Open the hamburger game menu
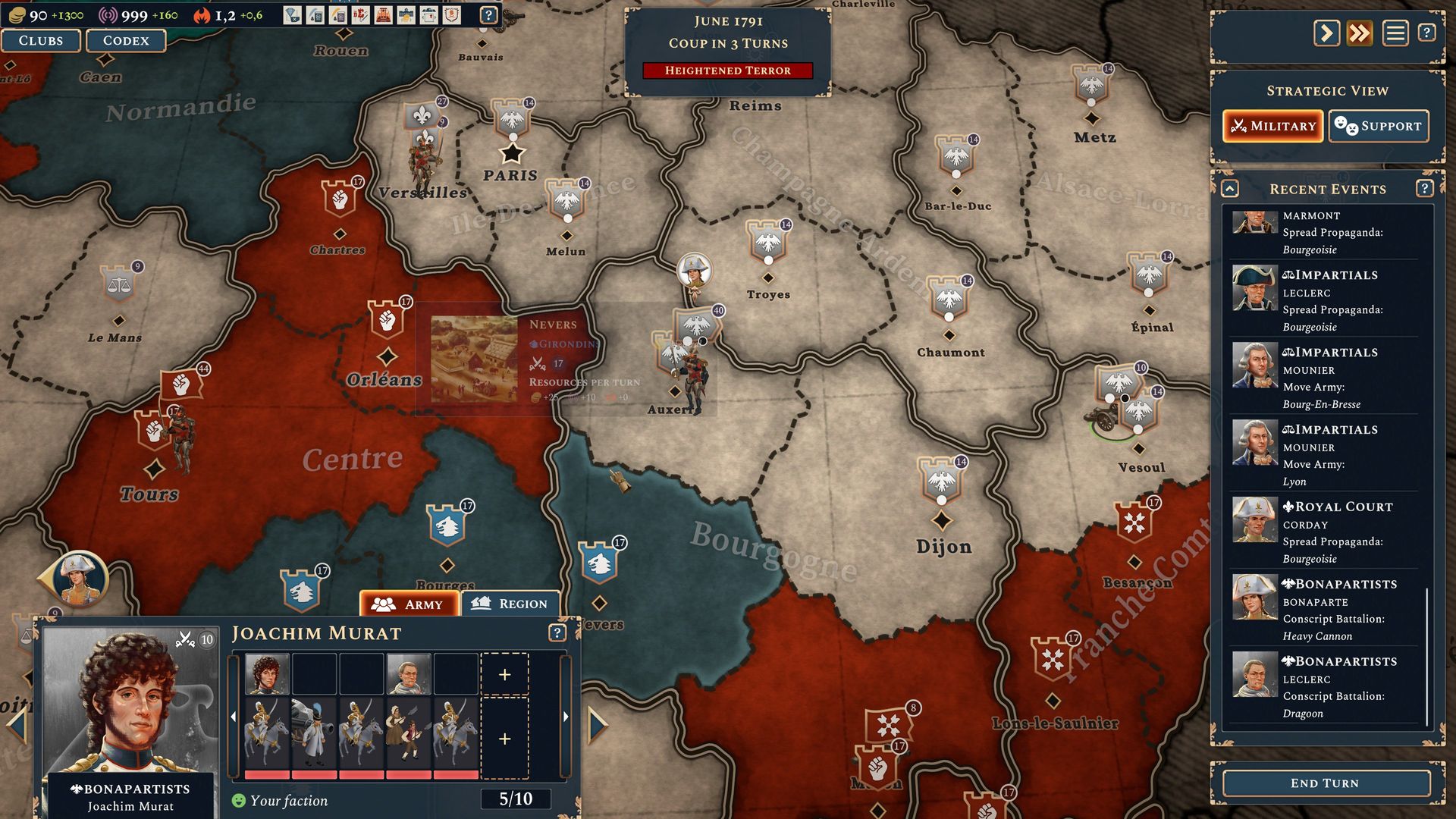 point(1395,33)
